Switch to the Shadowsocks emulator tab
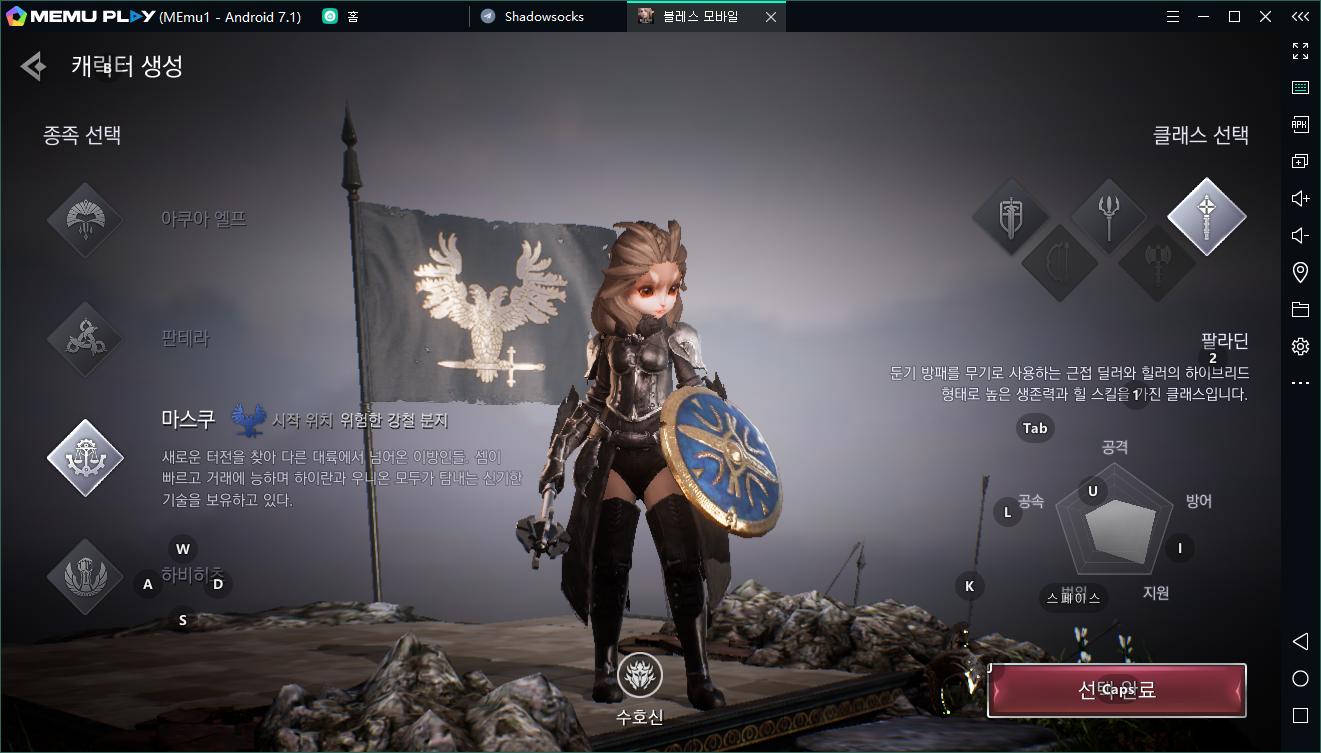The image size is (1321, 753). 543,16
